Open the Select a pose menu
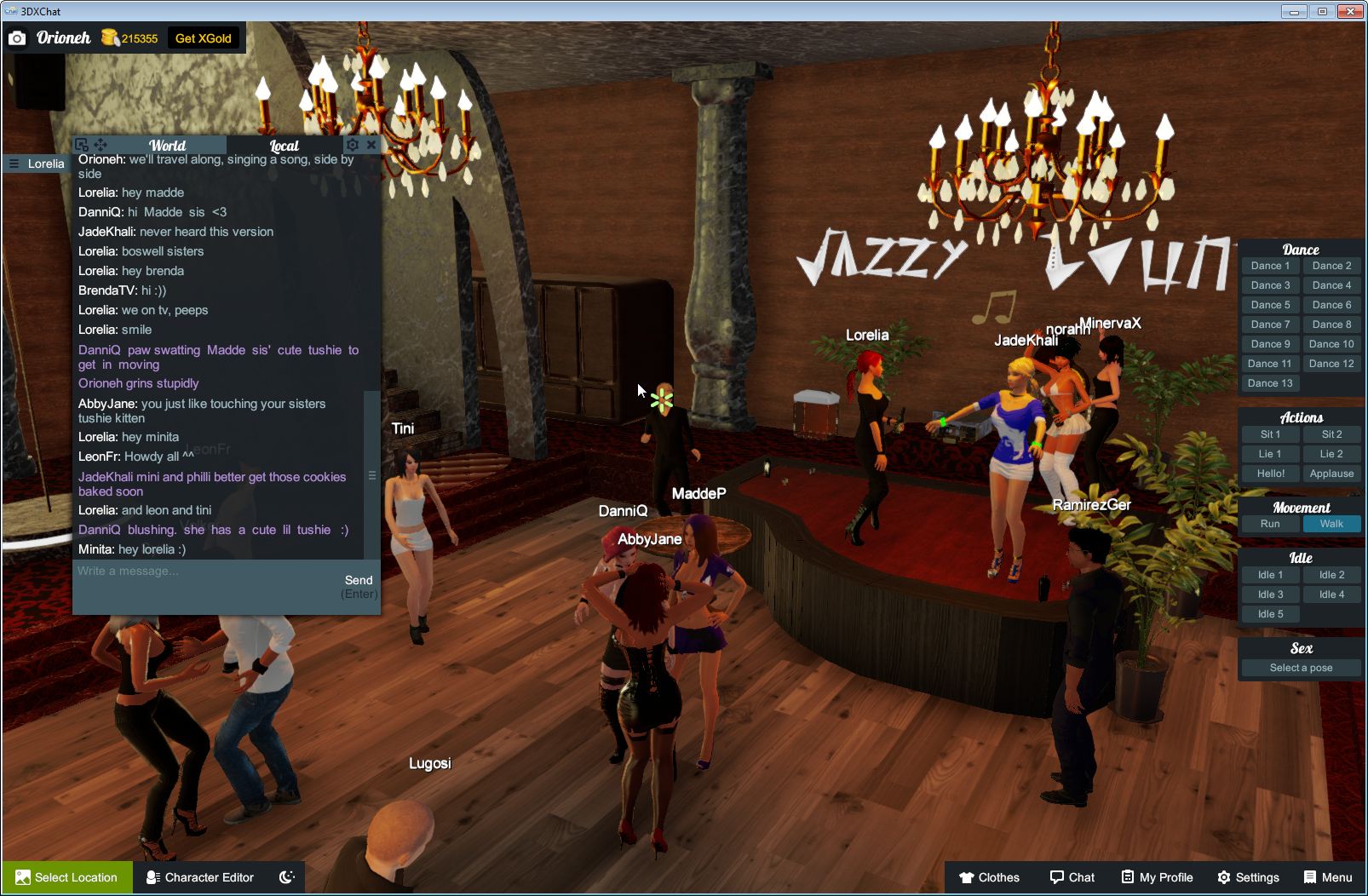Image resolution: width=1368 pixels, height=896 pixels. point(1301,668)
